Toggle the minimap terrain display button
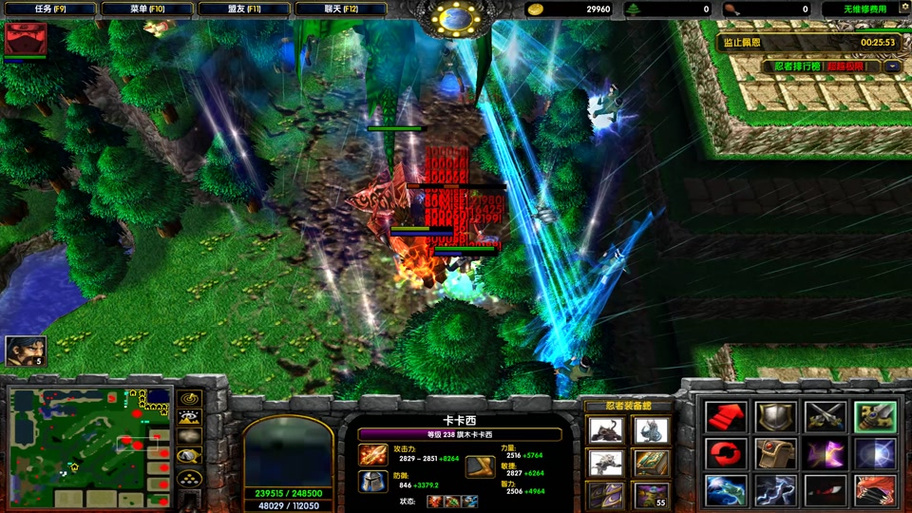 (x=189, y=416)
